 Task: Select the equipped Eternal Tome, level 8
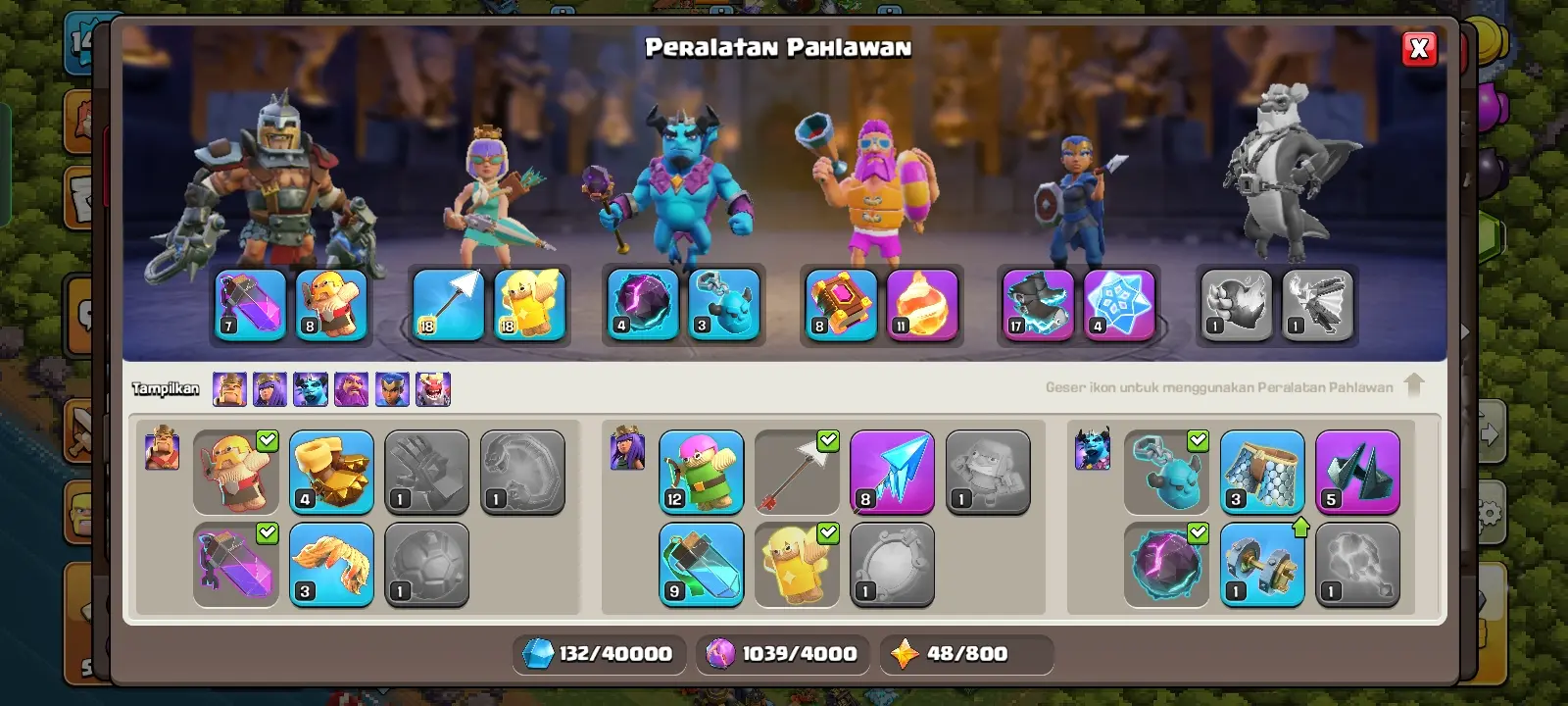[841, 305]
